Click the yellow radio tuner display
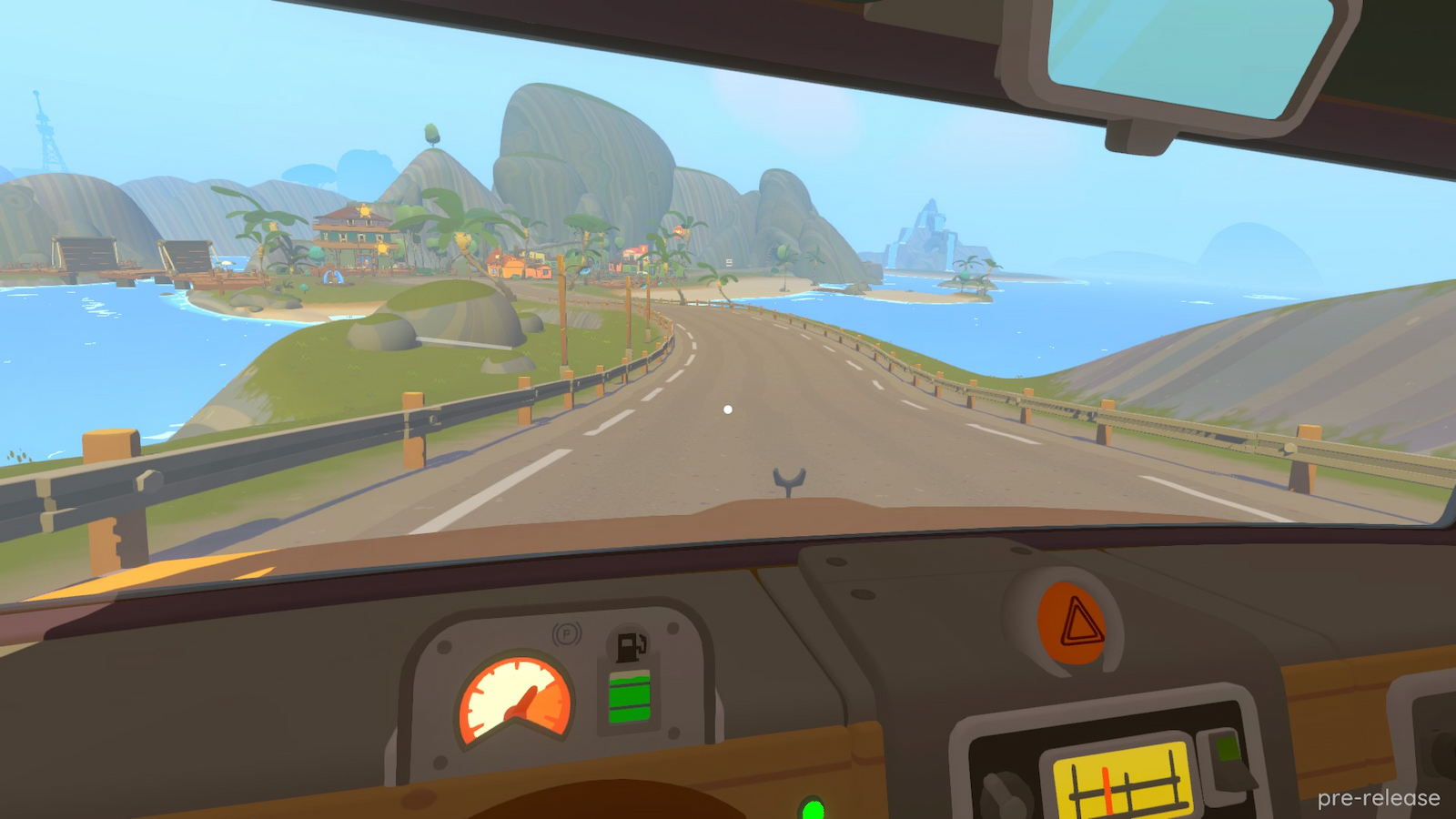 point(1123,780)
